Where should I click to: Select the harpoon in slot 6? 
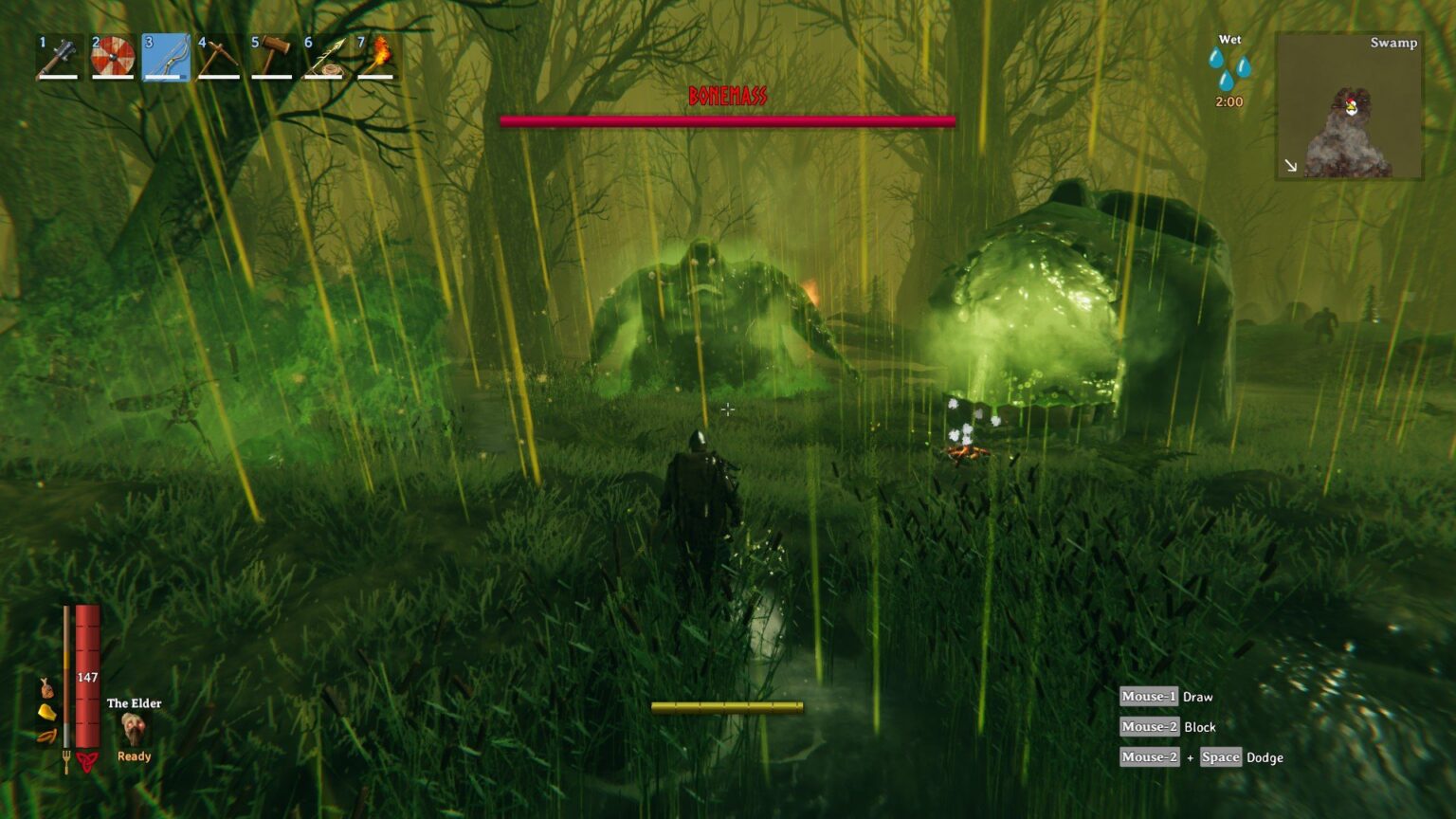(324, 58)
